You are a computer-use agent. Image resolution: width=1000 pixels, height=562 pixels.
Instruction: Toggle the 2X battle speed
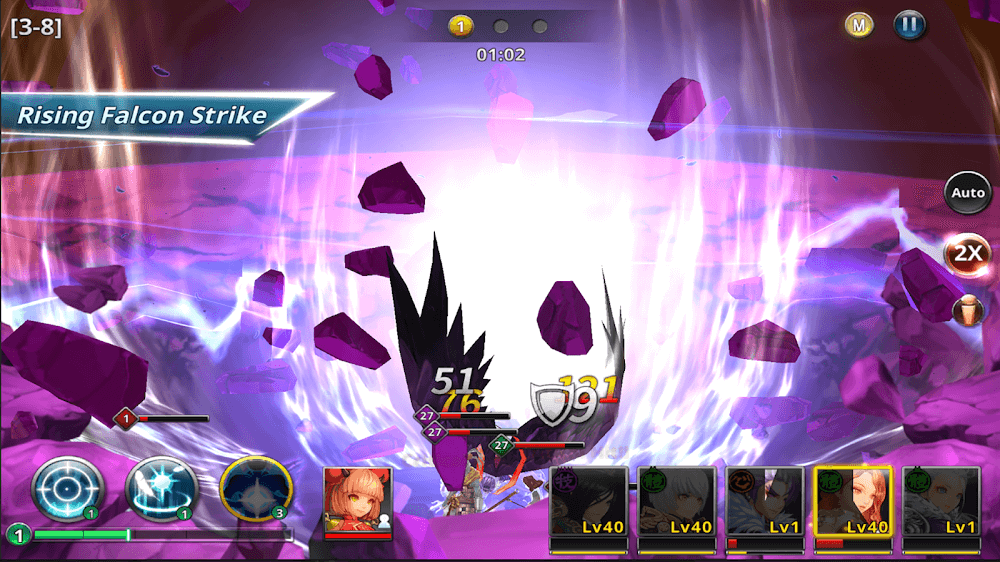967,253
